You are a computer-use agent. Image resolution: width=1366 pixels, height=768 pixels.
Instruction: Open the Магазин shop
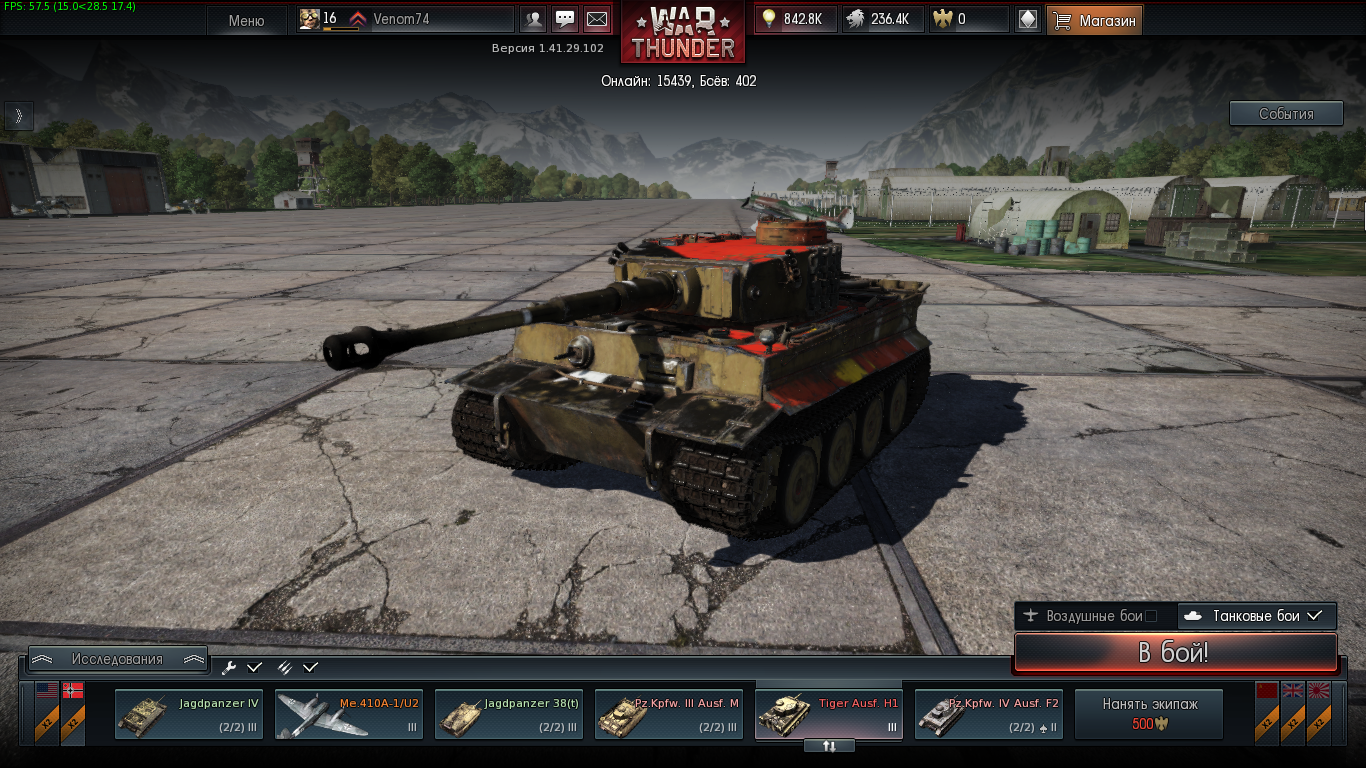tap(1095, 20)
